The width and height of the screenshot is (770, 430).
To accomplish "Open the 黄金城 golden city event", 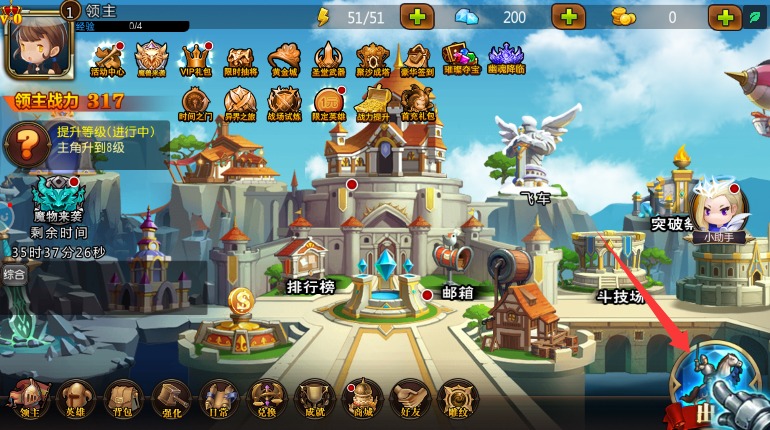I will pyautogui.click(x=284, y=59).
